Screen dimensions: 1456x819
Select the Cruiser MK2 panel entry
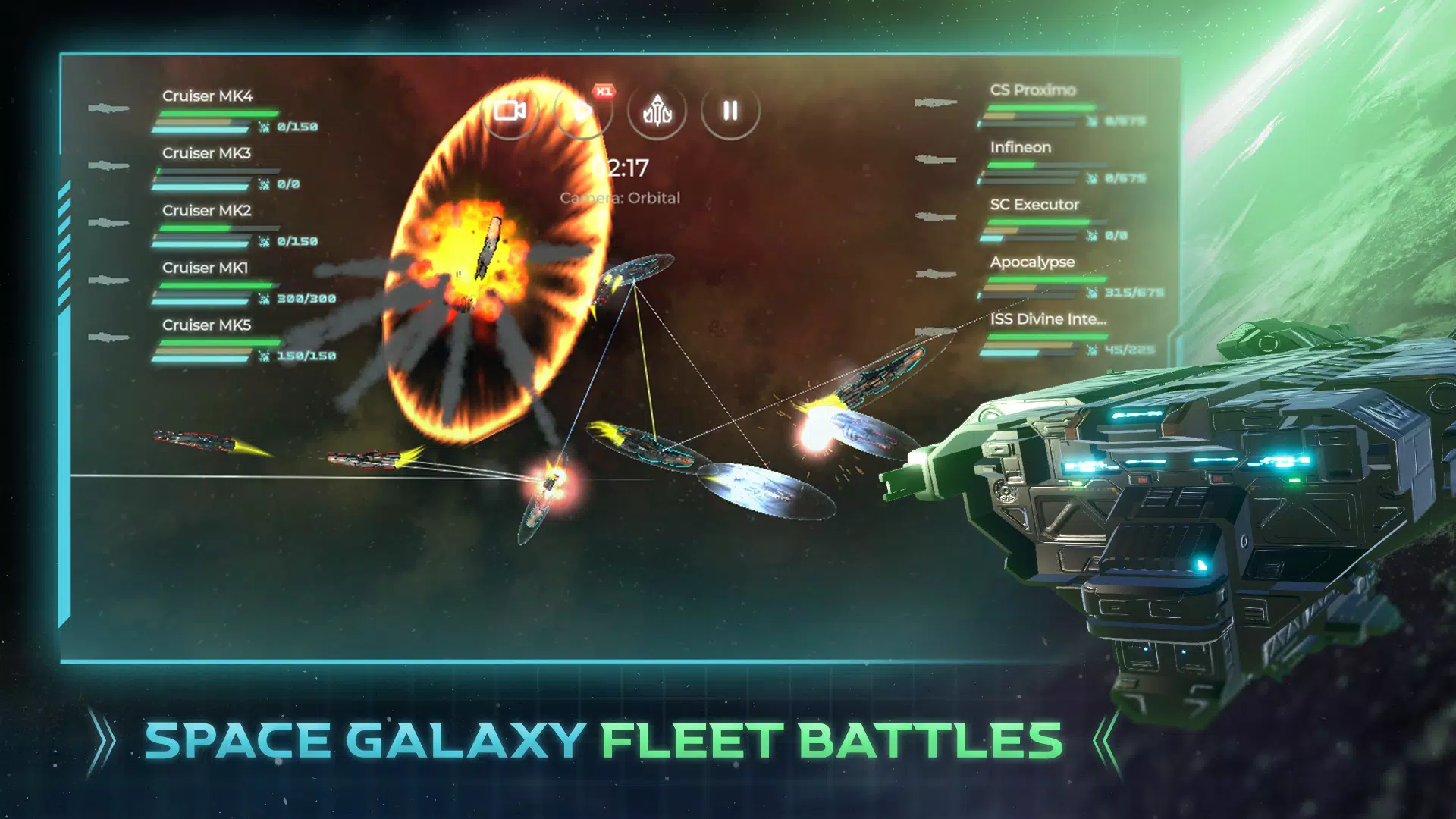pos(205,210)
